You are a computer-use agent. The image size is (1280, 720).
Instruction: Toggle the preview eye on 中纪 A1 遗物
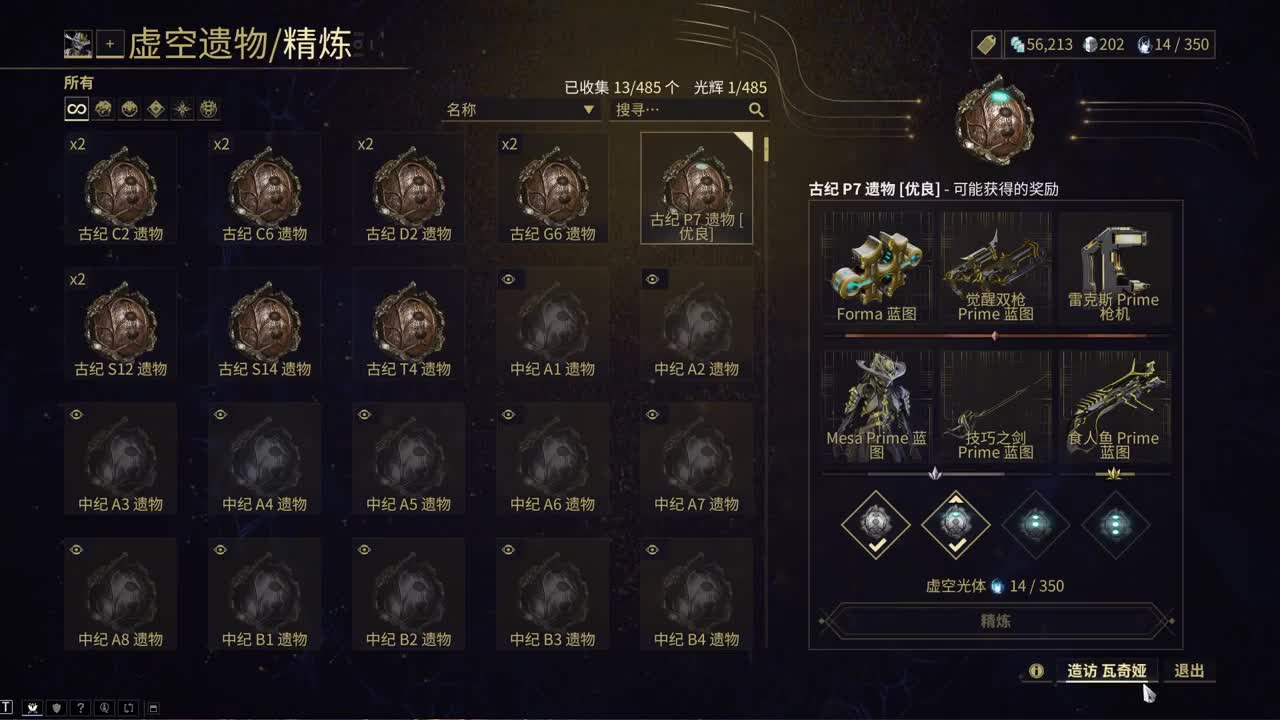point(508,279)
